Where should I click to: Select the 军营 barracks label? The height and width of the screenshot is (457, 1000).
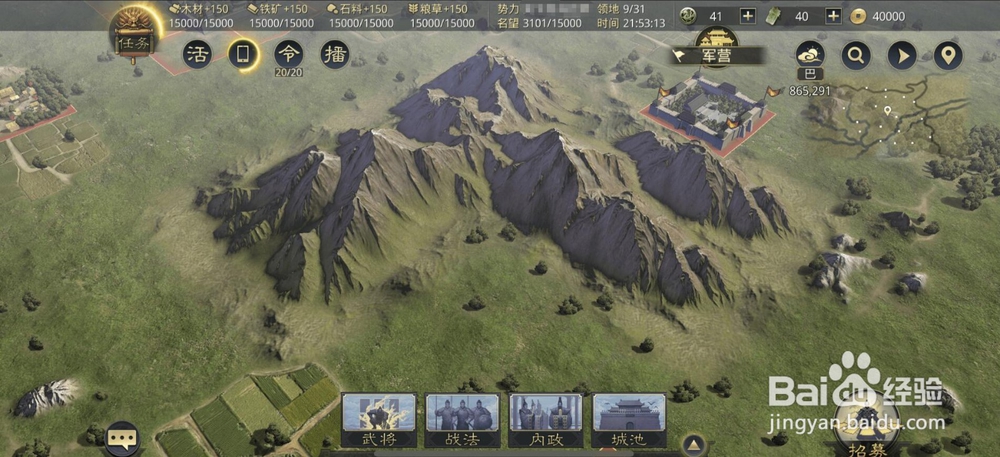coord(715,55)
